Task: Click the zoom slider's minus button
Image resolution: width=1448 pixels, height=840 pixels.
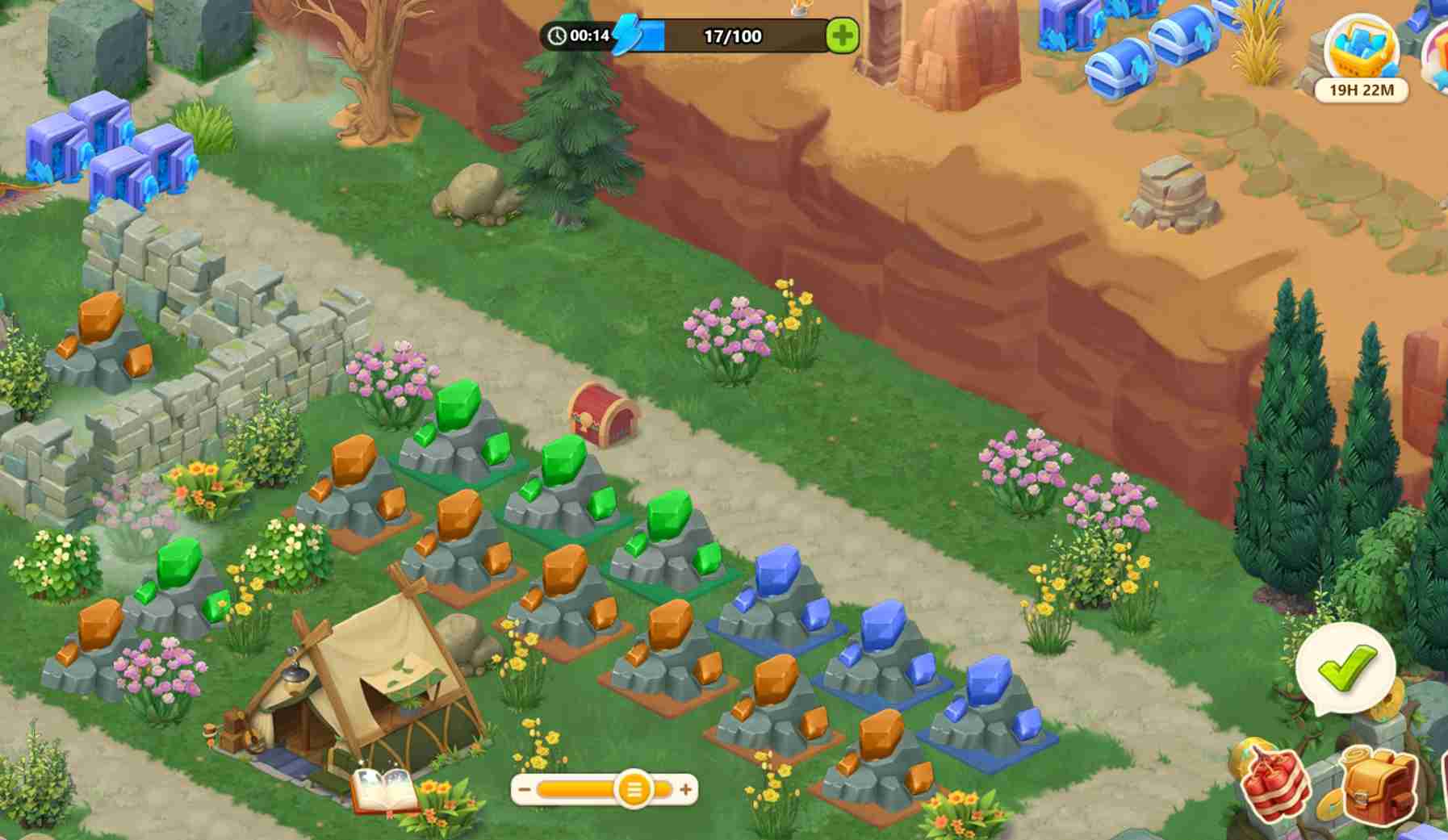Action: coord(525,789)
